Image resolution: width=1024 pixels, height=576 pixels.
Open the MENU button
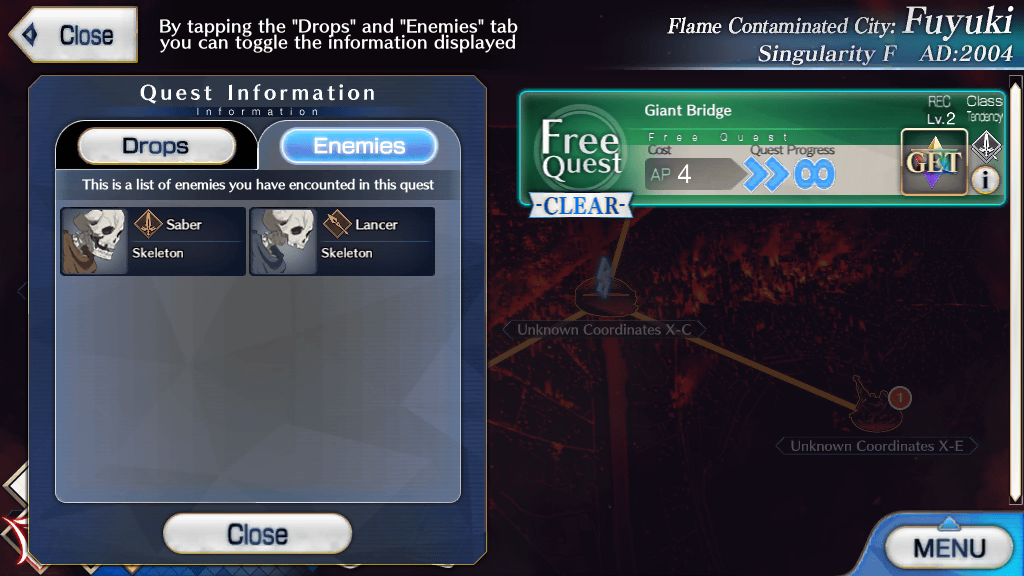point(948,547)
